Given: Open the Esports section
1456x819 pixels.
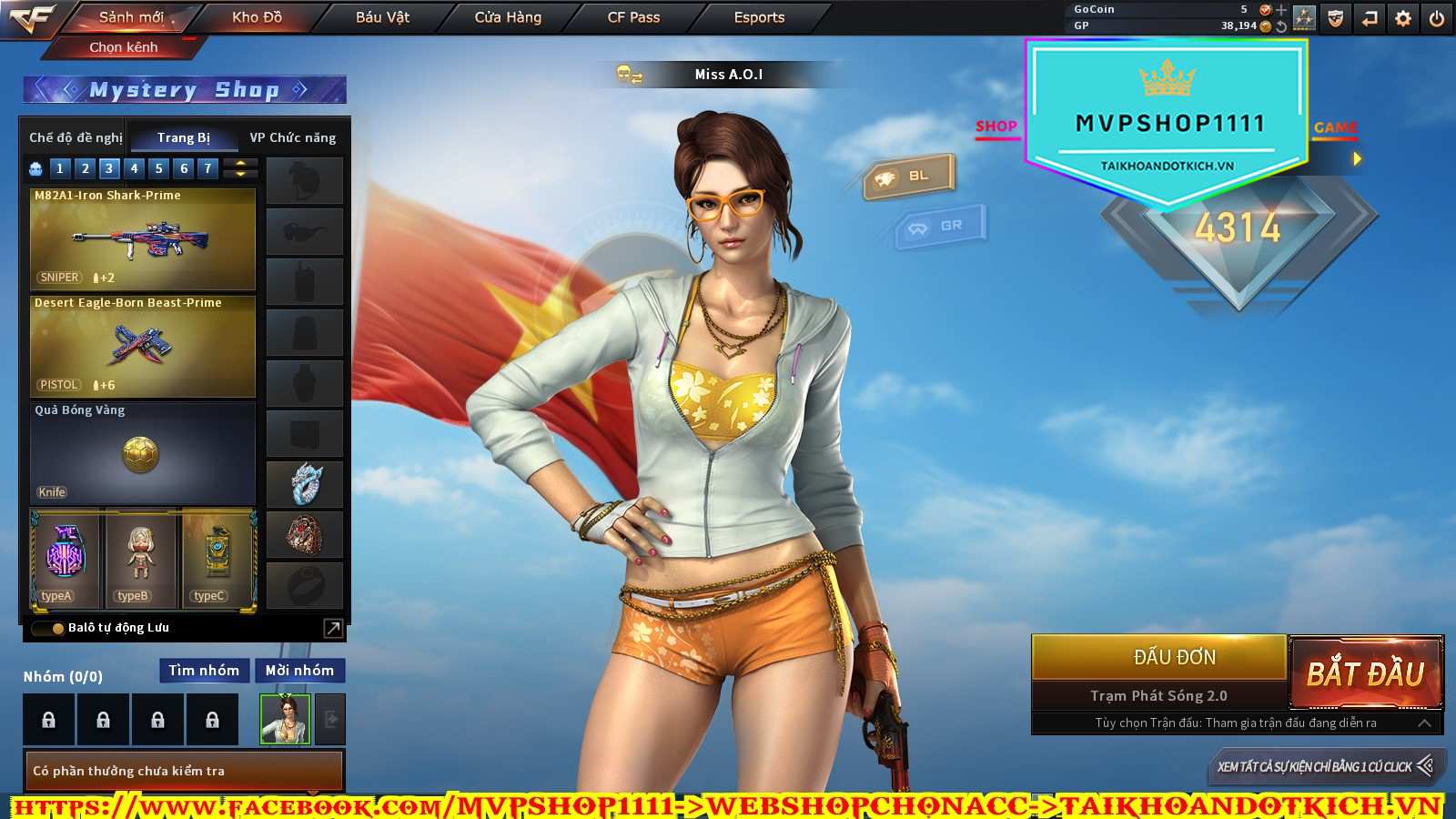Looking at the screenshot, I should tap(759, 17).
